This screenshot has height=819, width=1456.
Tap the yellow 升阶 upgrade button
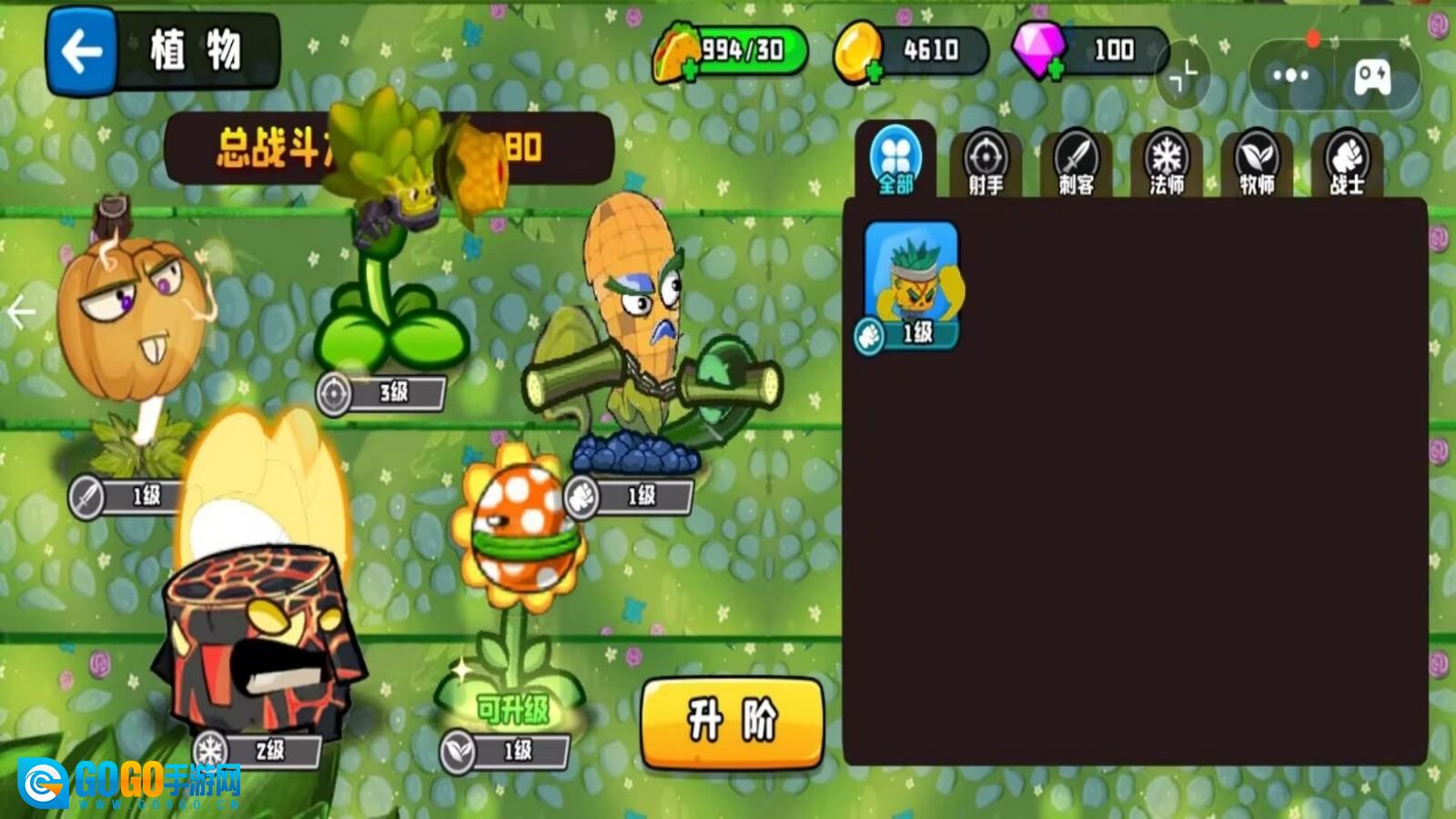pos(733,722)
